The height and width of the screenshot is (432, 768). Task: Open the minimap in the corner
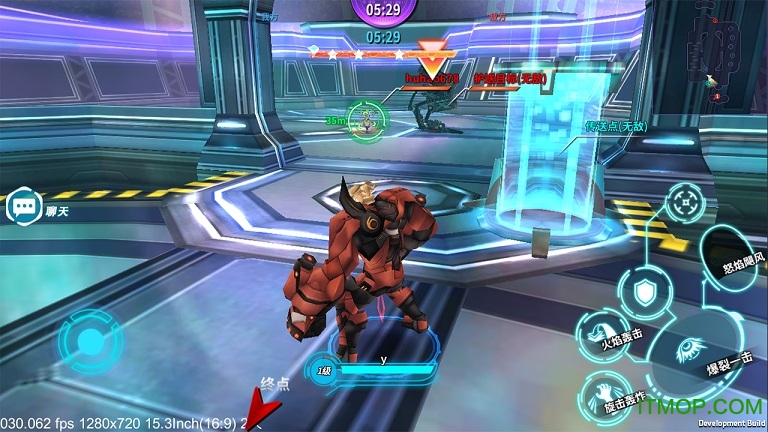[727, 50]
